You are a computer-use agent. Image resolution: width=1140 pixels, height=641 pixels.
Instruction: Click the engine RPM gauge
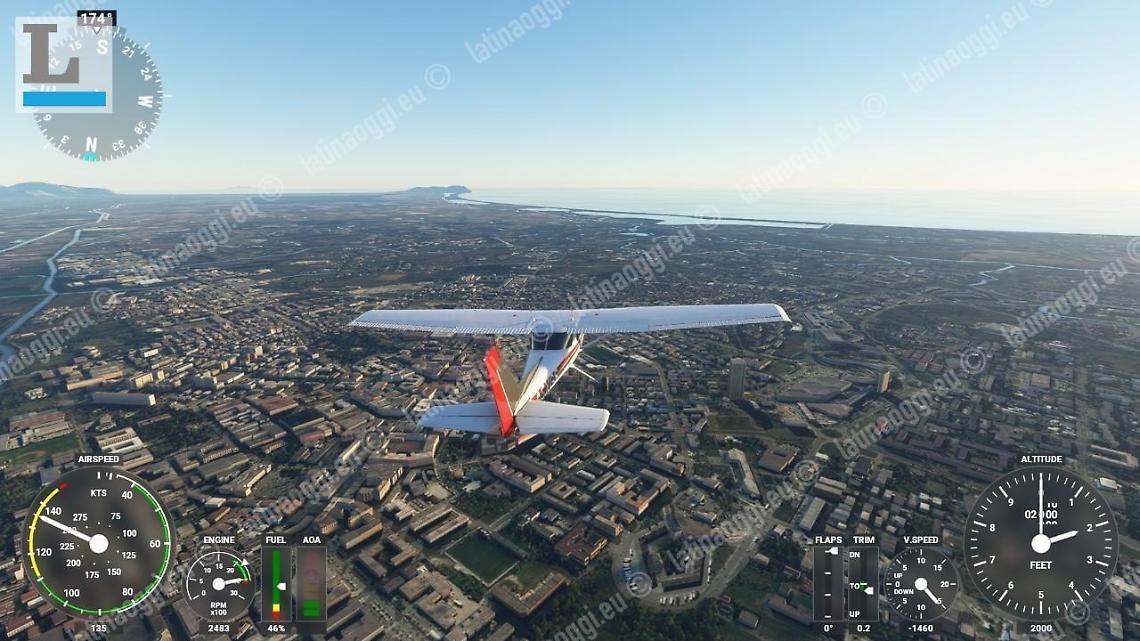219,583
